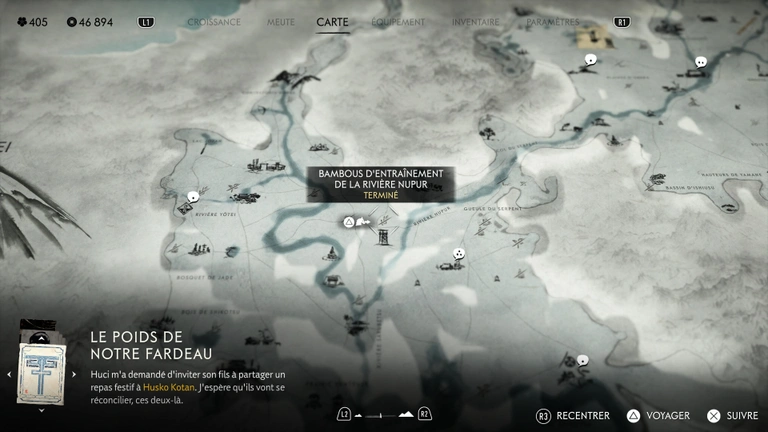Select the speech bubble marker near Rivière Yötei
The image size is (768, 432).
coord(193,197)
